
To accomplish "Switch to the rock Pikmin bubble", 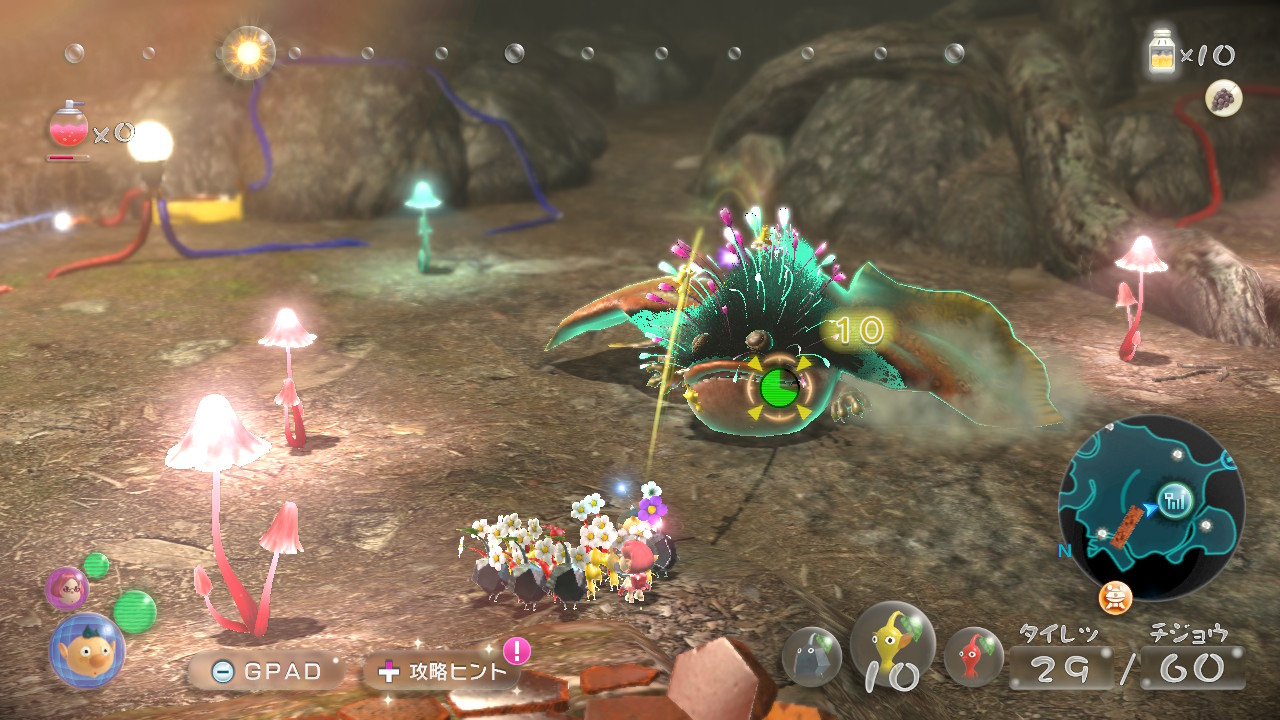I will (811, 656).
